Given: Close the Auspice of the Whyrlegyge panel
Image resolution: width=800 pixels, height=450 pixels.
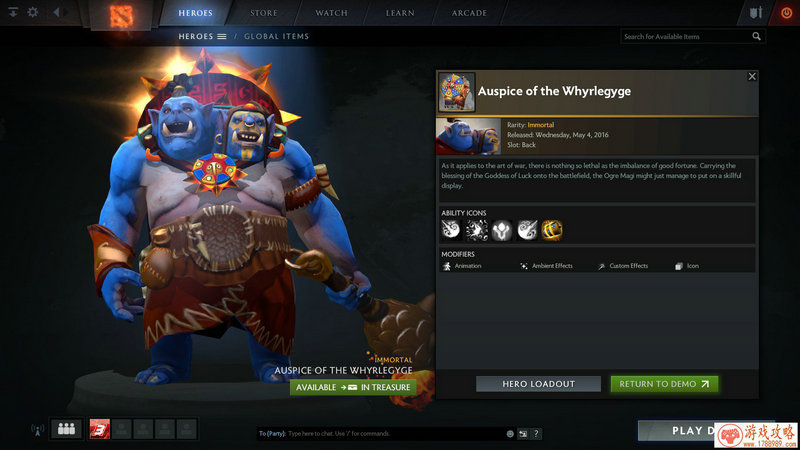Looking at the screenshot, I should pyautogui.click(x=752, y=76).
